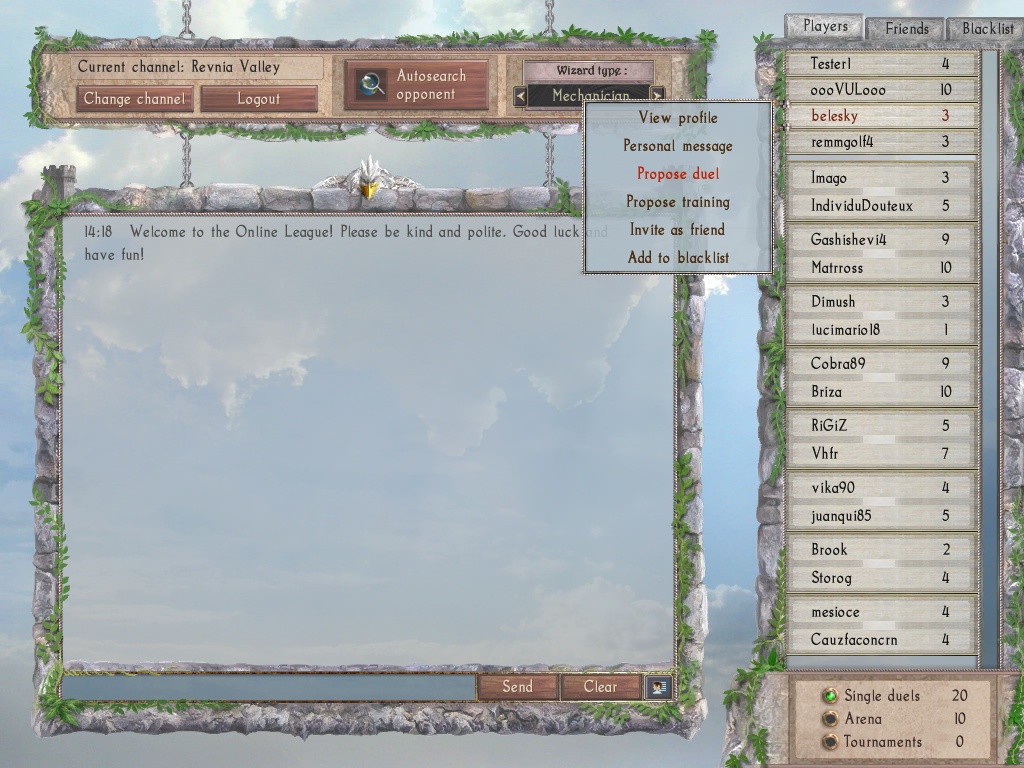
Task: Clear the chat with Clear button
Action: click(600, 687)
